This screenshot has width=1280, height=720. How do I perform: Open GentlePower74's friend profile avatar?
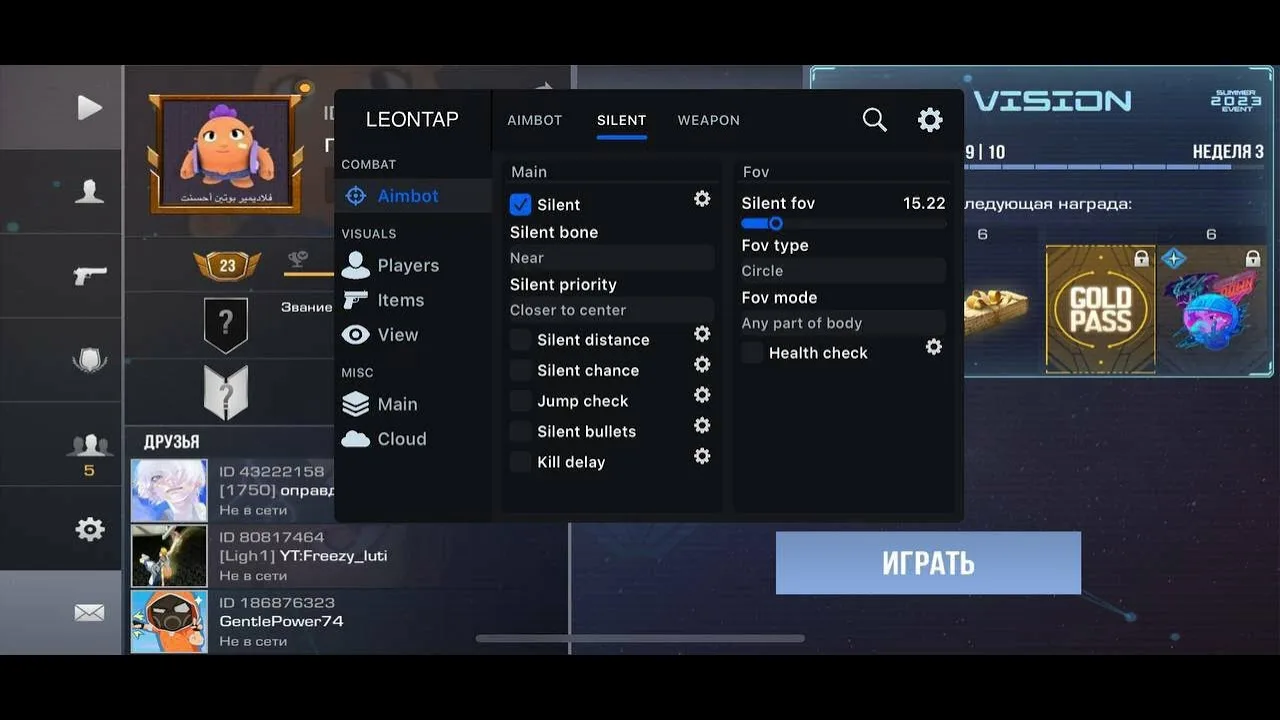[168, 620]
